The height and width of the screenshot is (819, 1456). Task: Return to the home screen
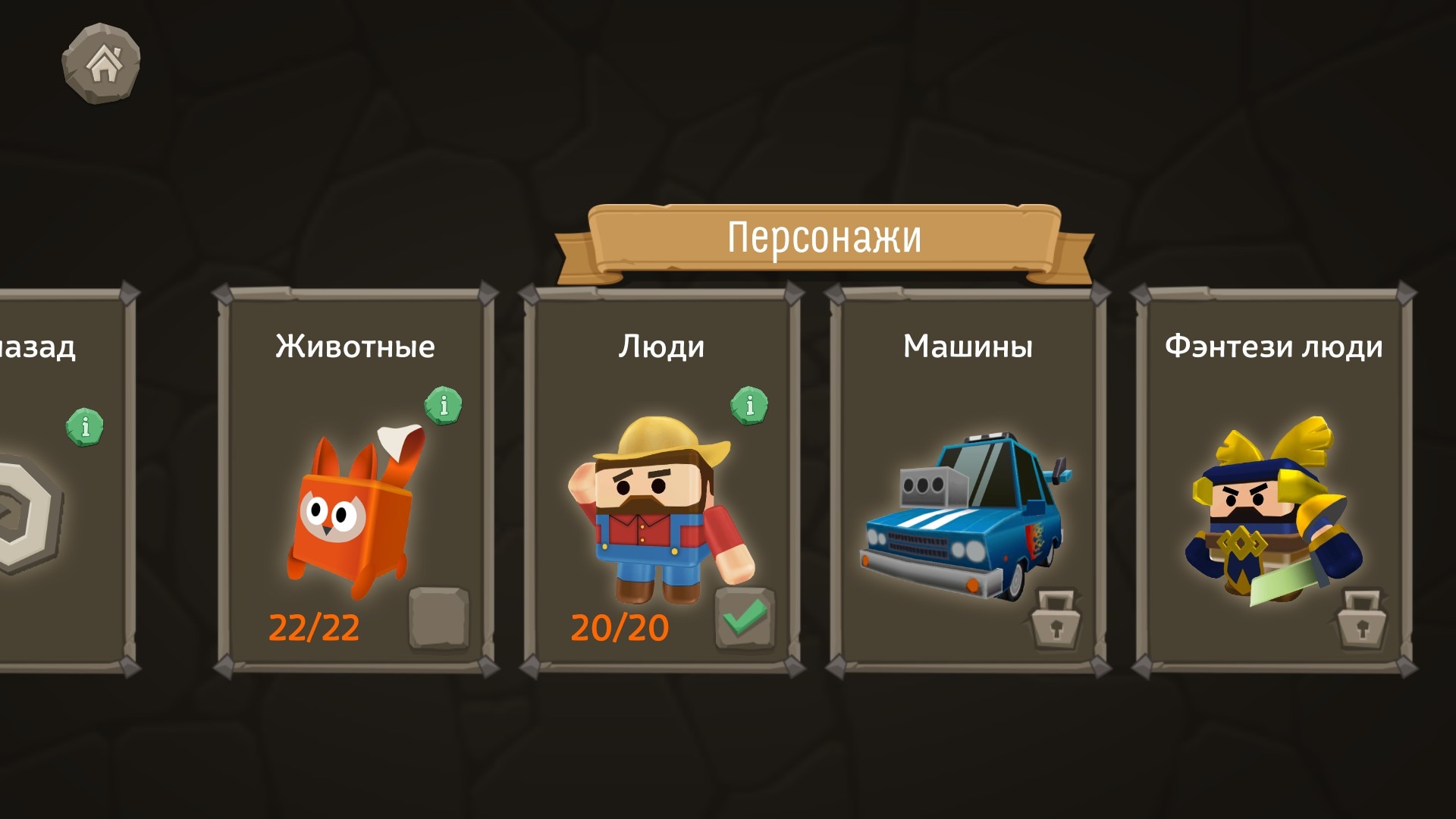[102, 64]
